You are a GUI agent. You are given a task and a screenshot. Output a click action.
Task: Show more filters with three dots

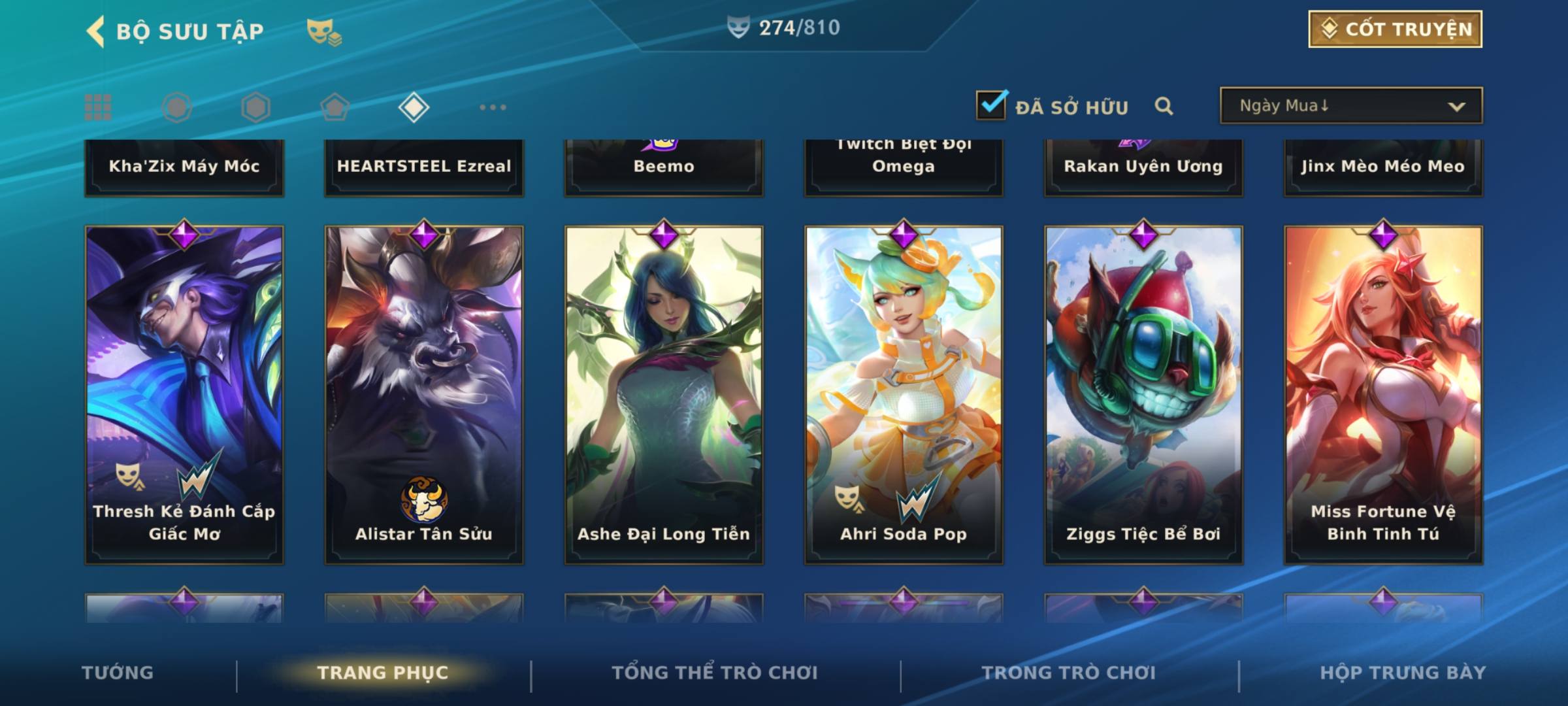(x=493, y=107)
